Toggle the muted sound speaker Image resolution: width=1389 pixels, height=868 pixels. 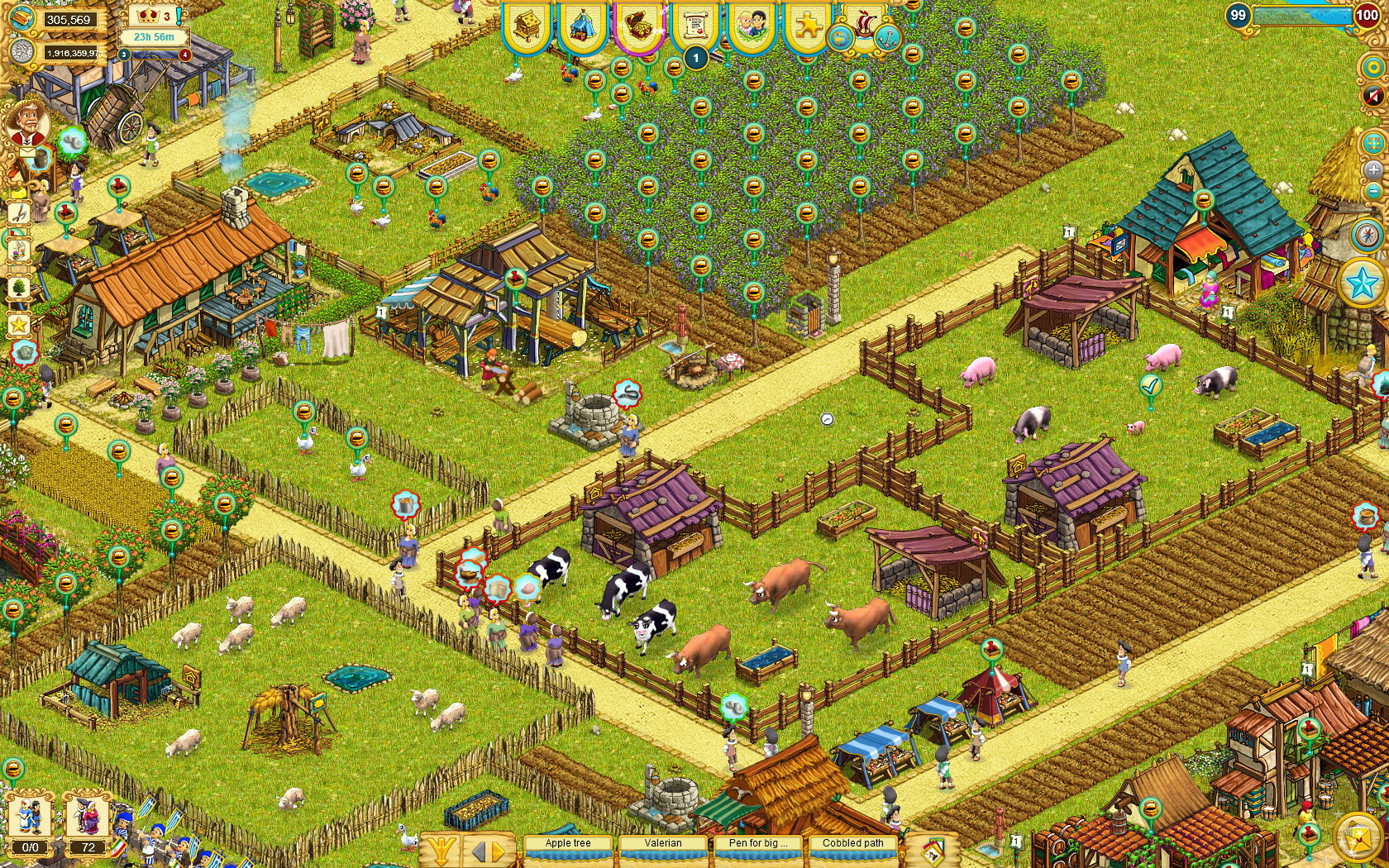[x=1372, y=96]
